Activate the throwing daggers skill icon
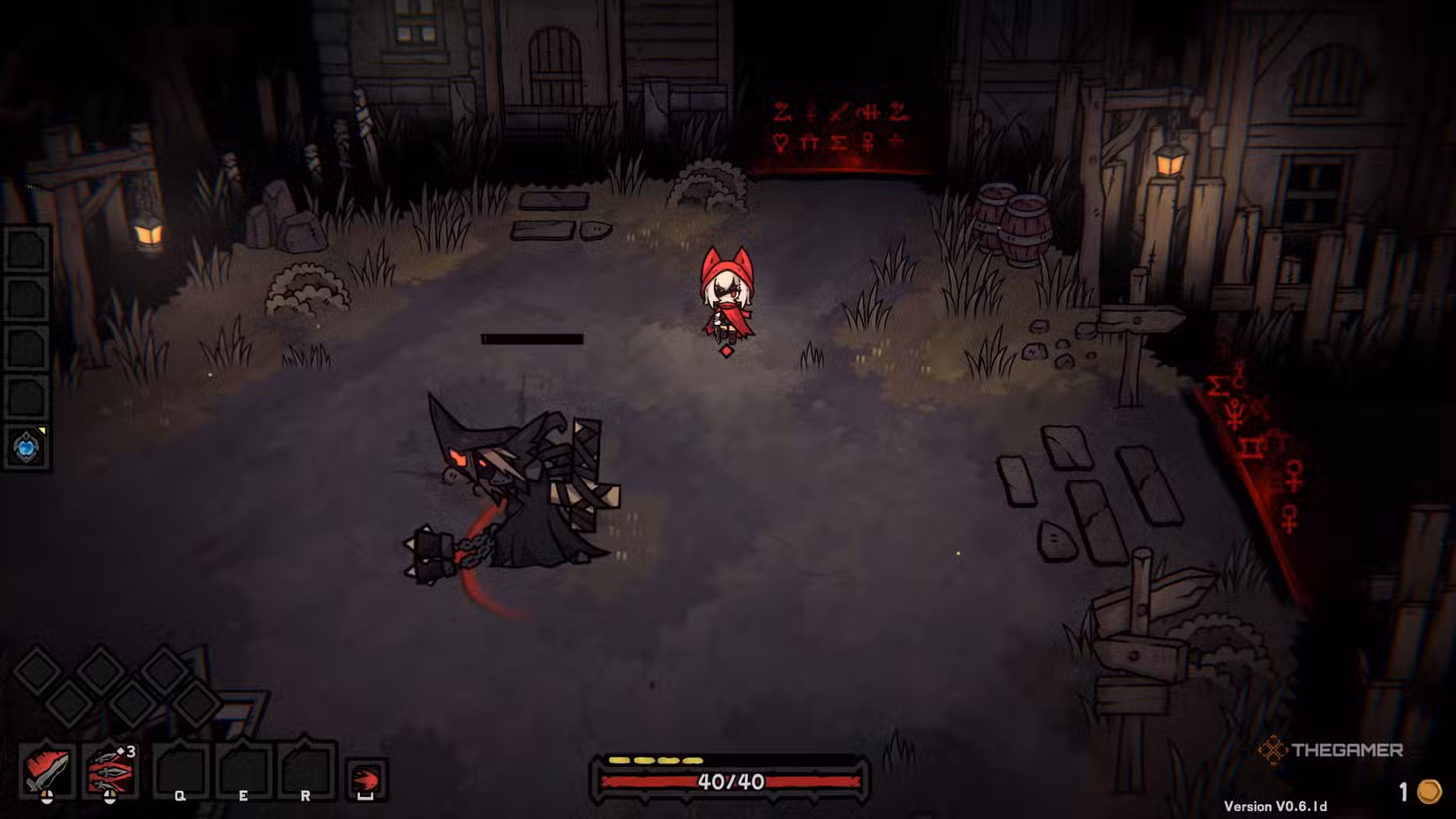The width and height of the screenshot is (1456, 819). click(x=110, y=770)
